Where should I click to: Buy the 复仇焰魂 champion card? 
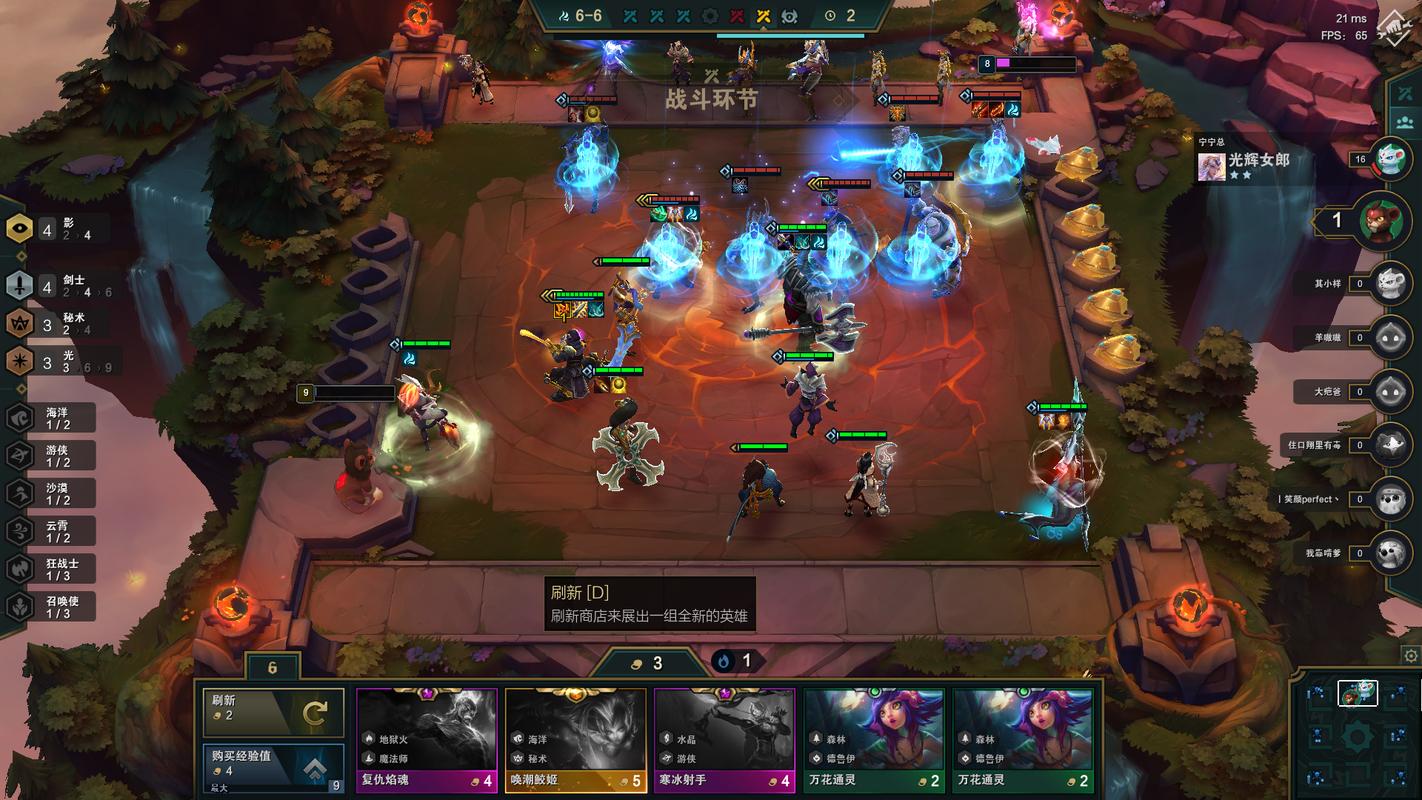point(426,740)
